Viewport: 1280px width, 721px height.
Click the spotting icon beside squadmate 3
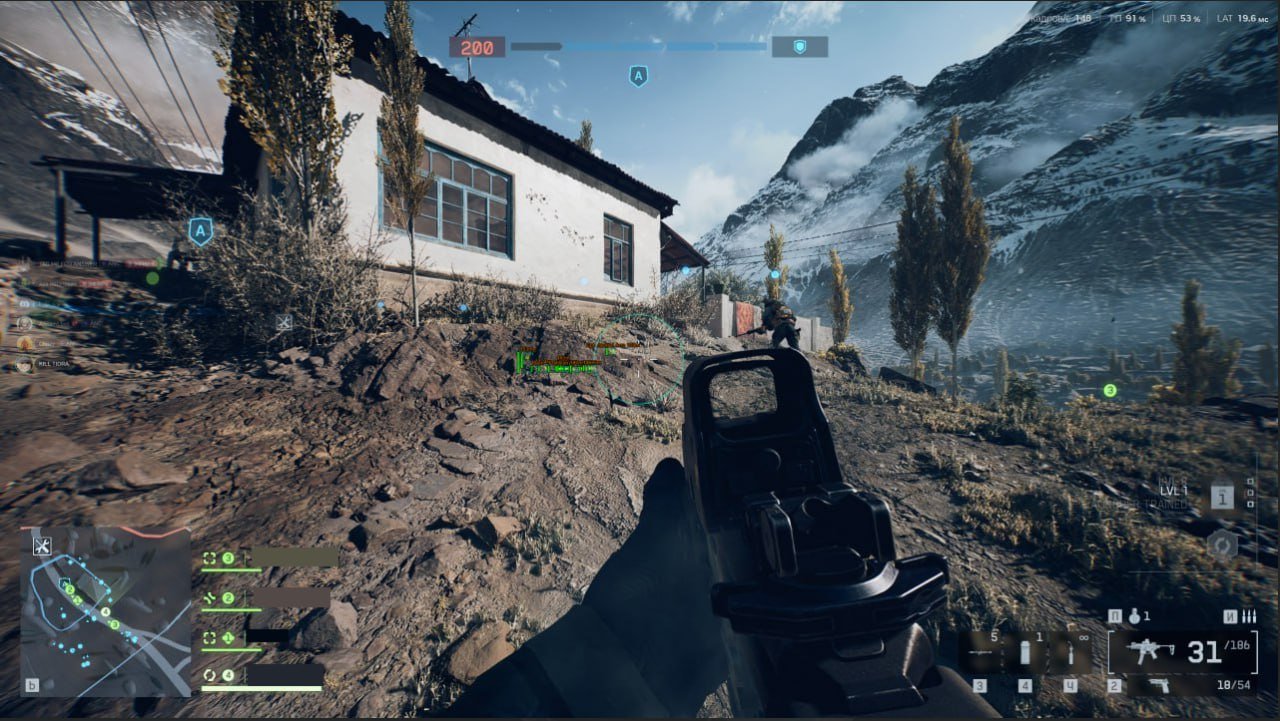pyautogui.click(x=209, y=558)
